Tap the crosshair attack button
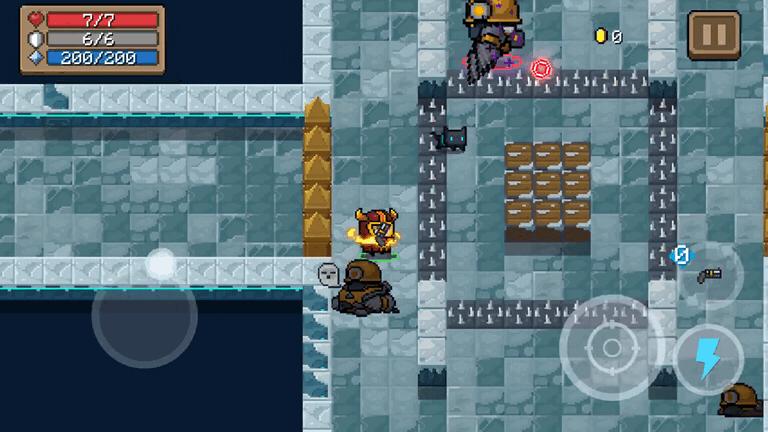The height and width of the screenshot is (432, 768). [x=610, y=348]
